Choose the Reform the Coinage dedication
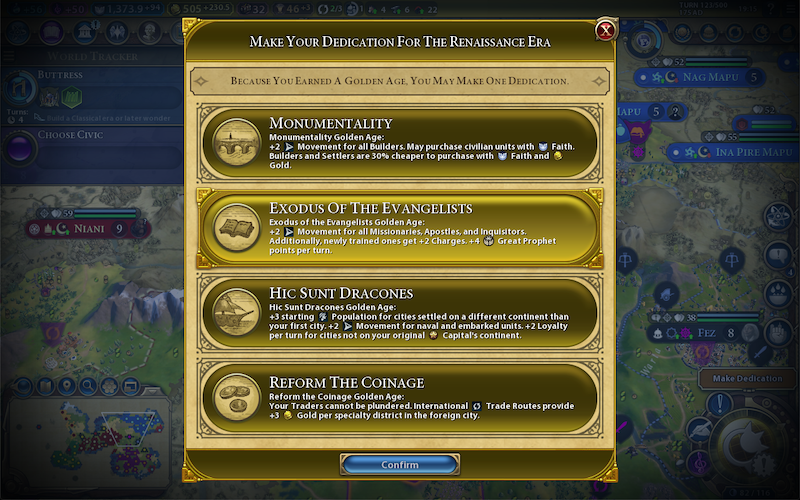This screenshot has width=800, height=500. pyautogui.click(x=400, y=397)
